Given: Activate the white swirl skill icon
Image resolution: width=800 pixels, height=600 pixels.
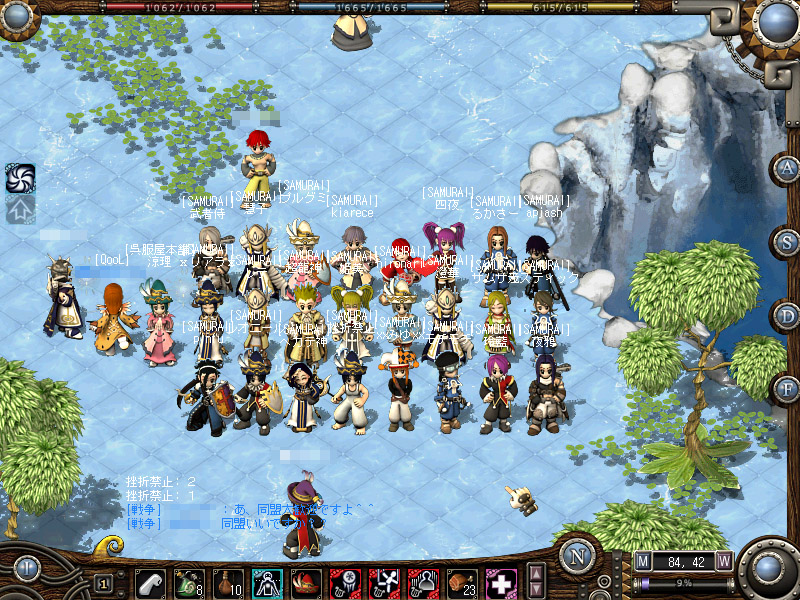Looking at the screenshot, I should click(20, 178).
